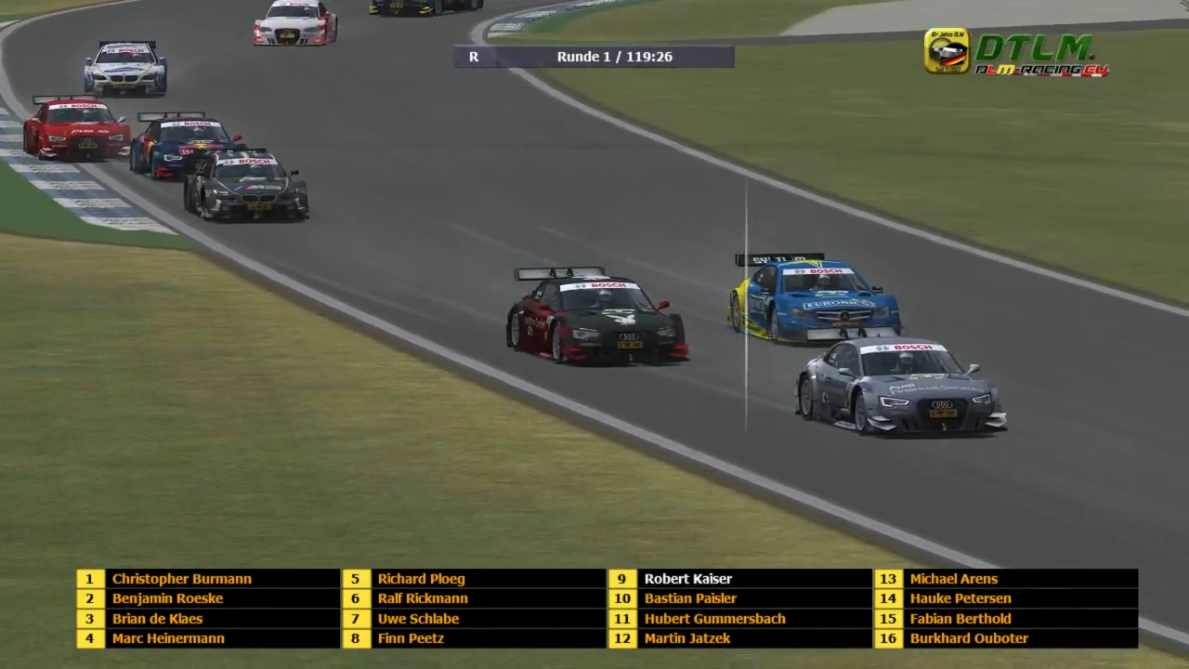Pick Richard Ploeg from the driver list
This screenshot has height=669, width=1189.
421,579
